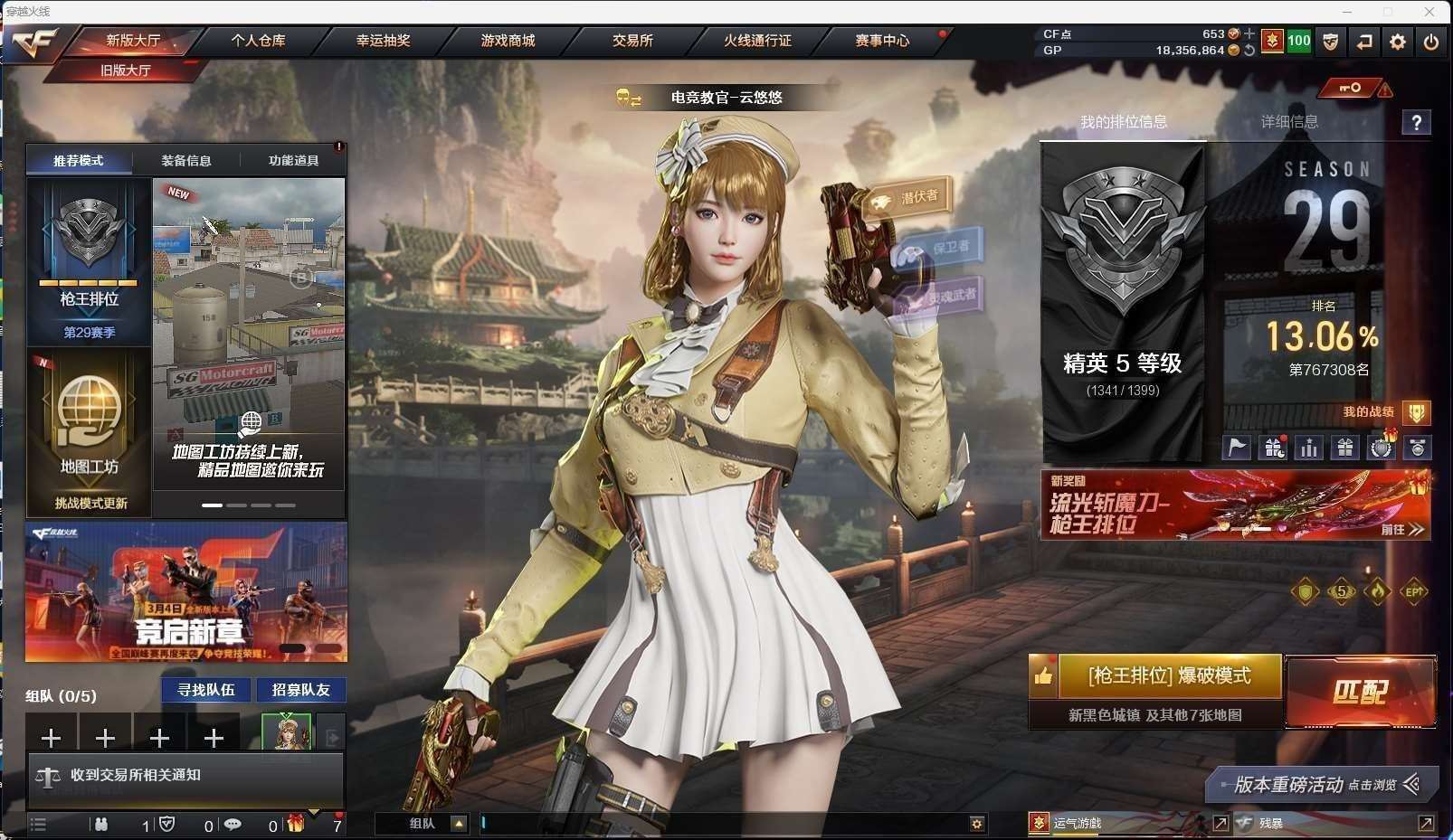1453x840 pixels.
Task: Open 火线通行证 battle pass
Action: [757, 41]
